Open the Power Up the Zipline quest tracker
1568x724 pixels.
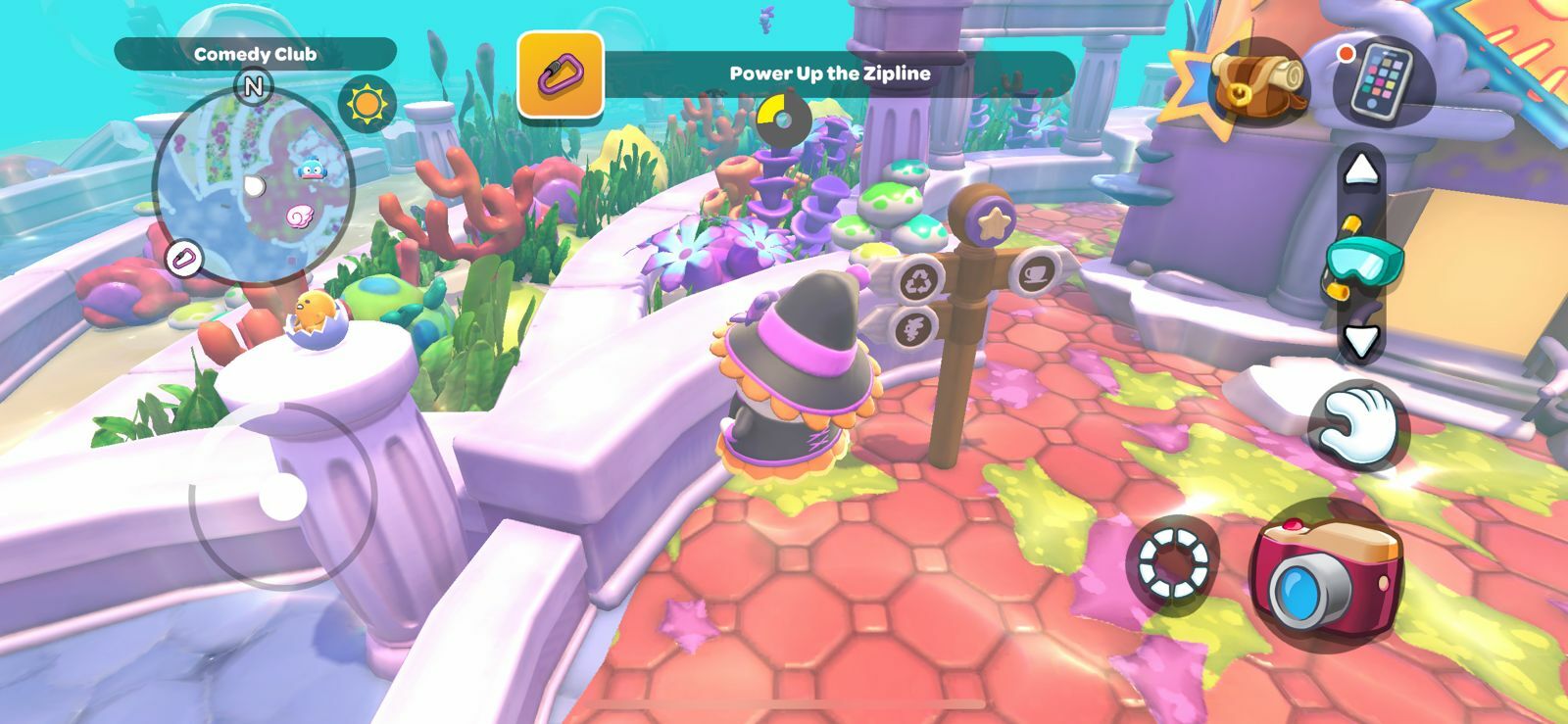coord(830,73)
